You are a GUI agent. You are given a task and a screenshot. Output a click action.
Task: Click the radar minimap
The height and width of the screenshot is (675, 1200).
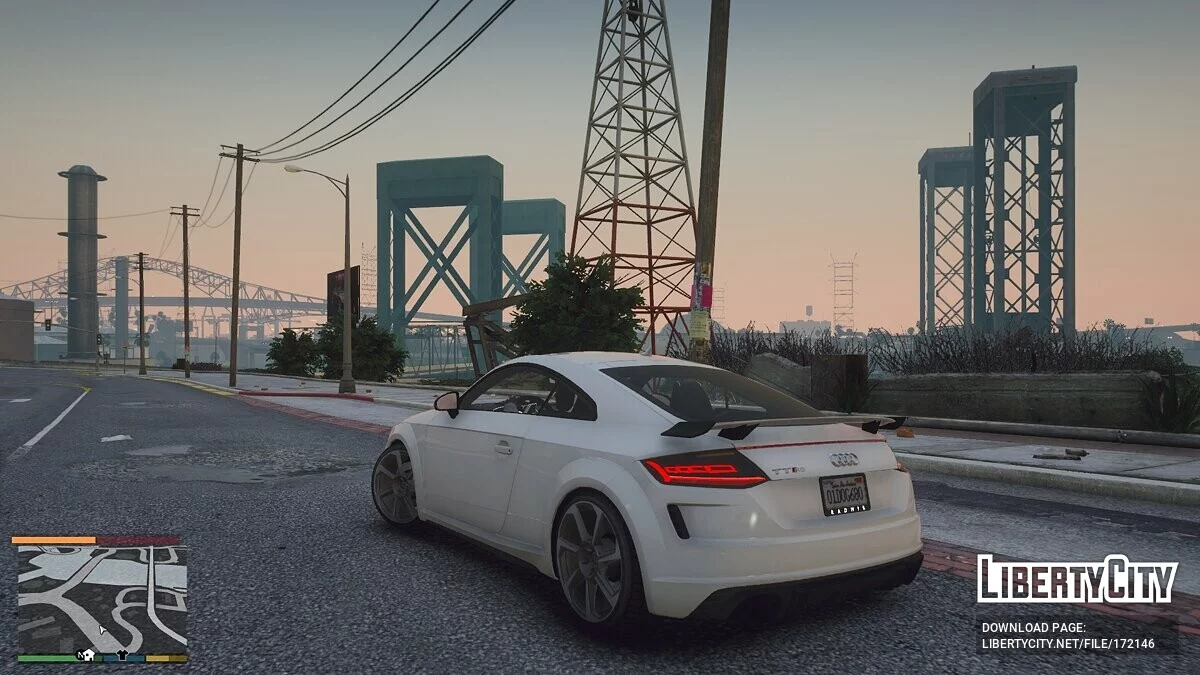[101, 598]
